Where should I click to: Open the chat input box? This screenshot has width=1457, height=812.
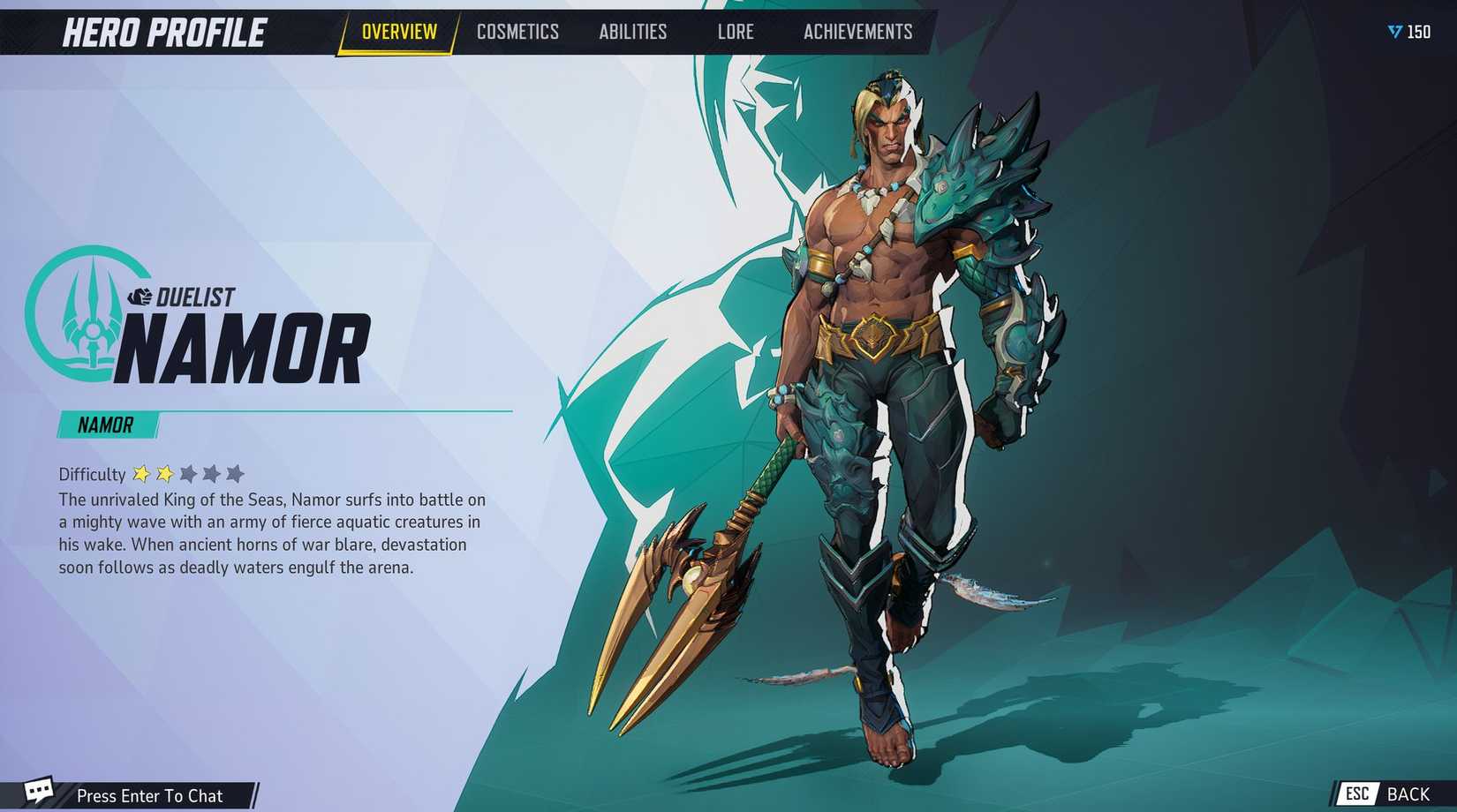(x=150, y=795)
